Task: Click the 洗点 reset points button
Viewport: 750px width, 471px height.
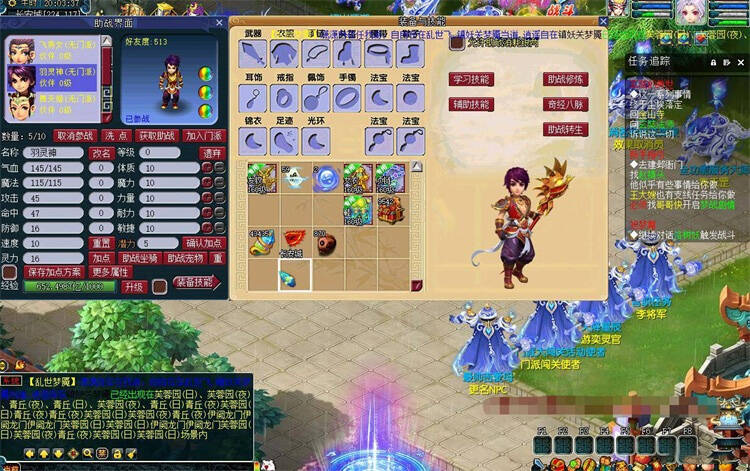Action: [x=115, y=136]
